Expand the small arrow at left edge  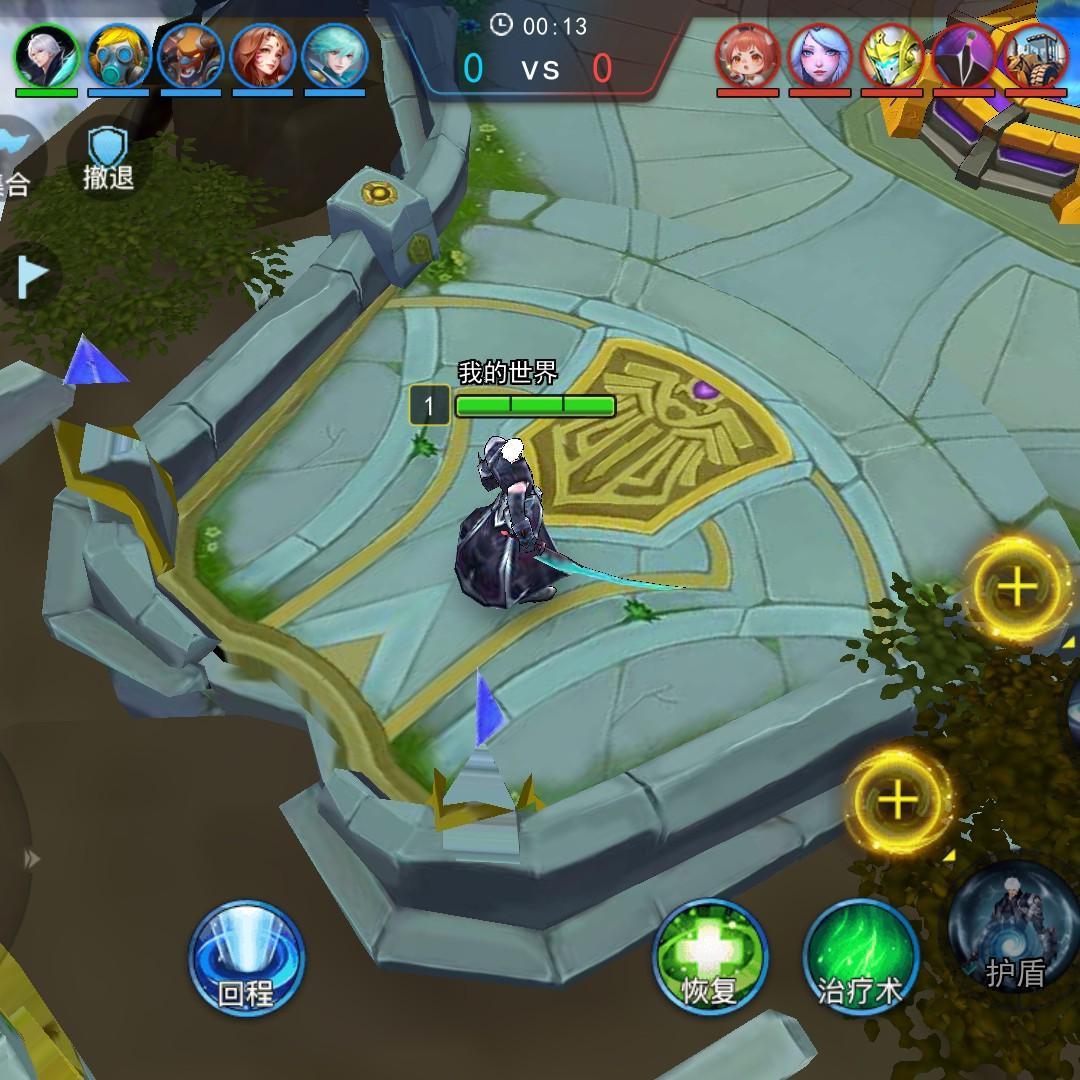point(32,858)
